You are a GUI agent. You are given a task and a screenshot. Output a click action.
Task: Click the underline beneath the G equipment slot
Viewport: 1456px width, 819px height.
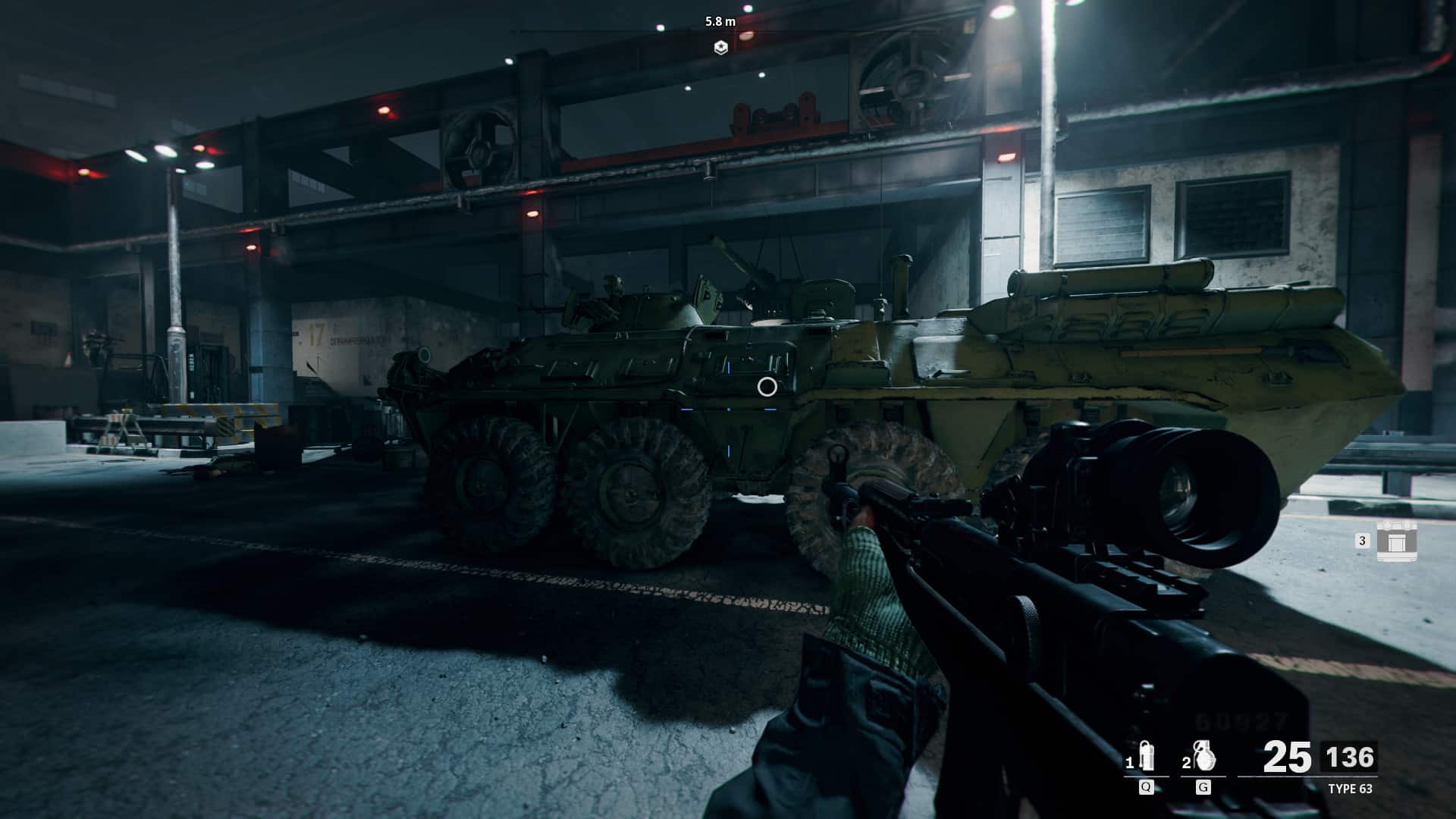tap(1203, 776)
